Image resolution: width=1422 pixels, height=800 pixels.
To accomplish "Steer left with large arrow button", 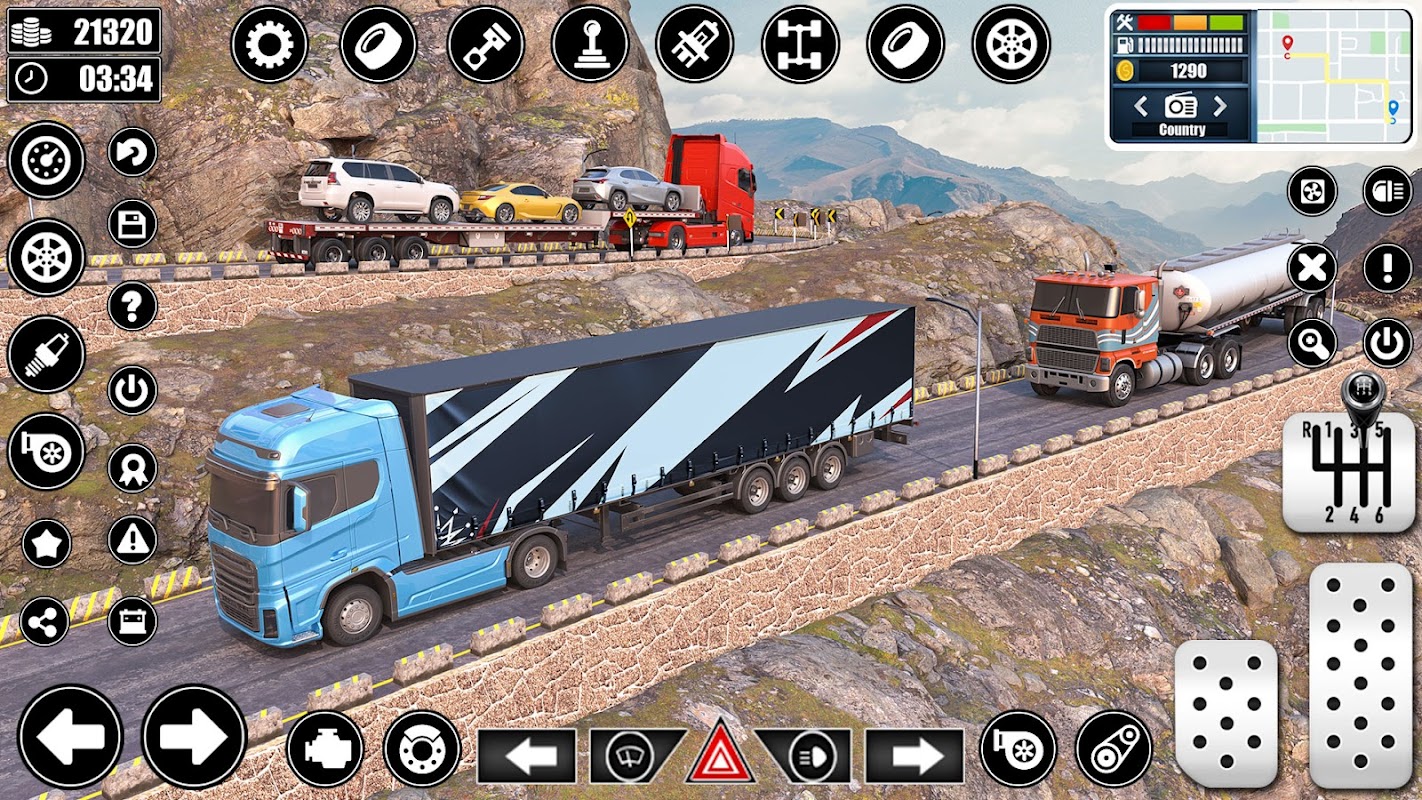I will coord(70,736).
